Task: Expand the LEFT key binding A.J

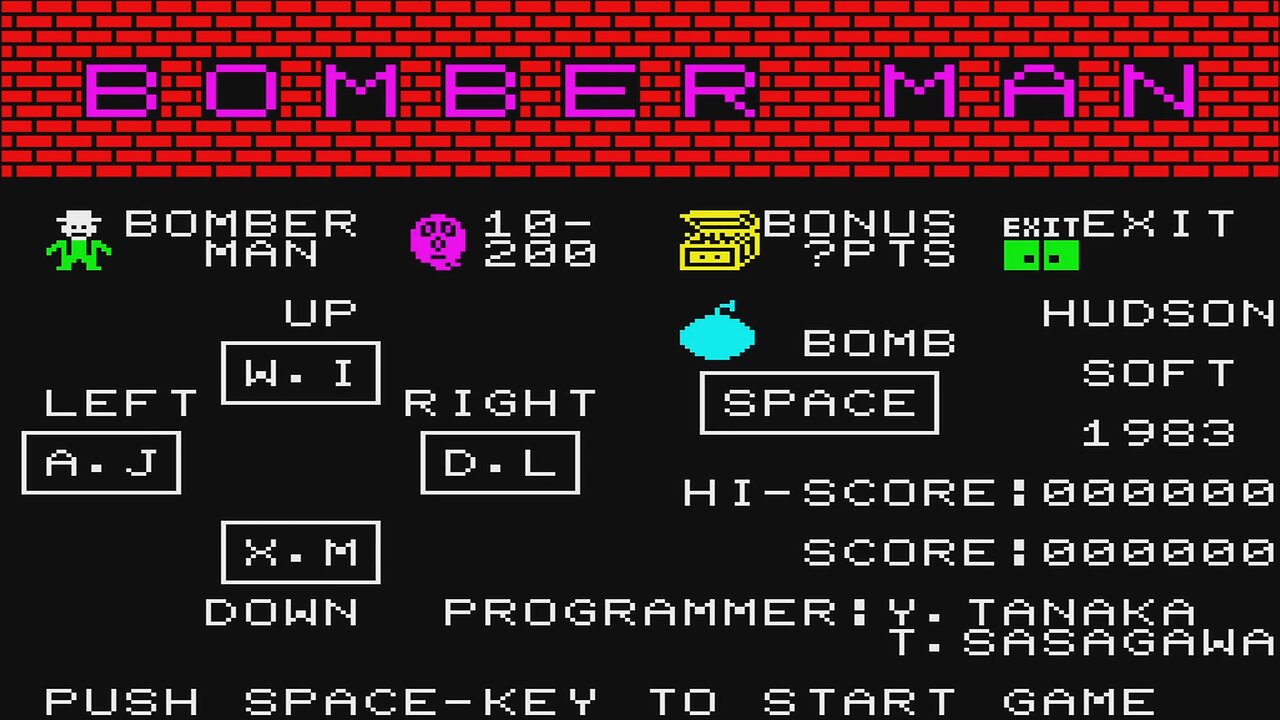Action: pos(100,461)
